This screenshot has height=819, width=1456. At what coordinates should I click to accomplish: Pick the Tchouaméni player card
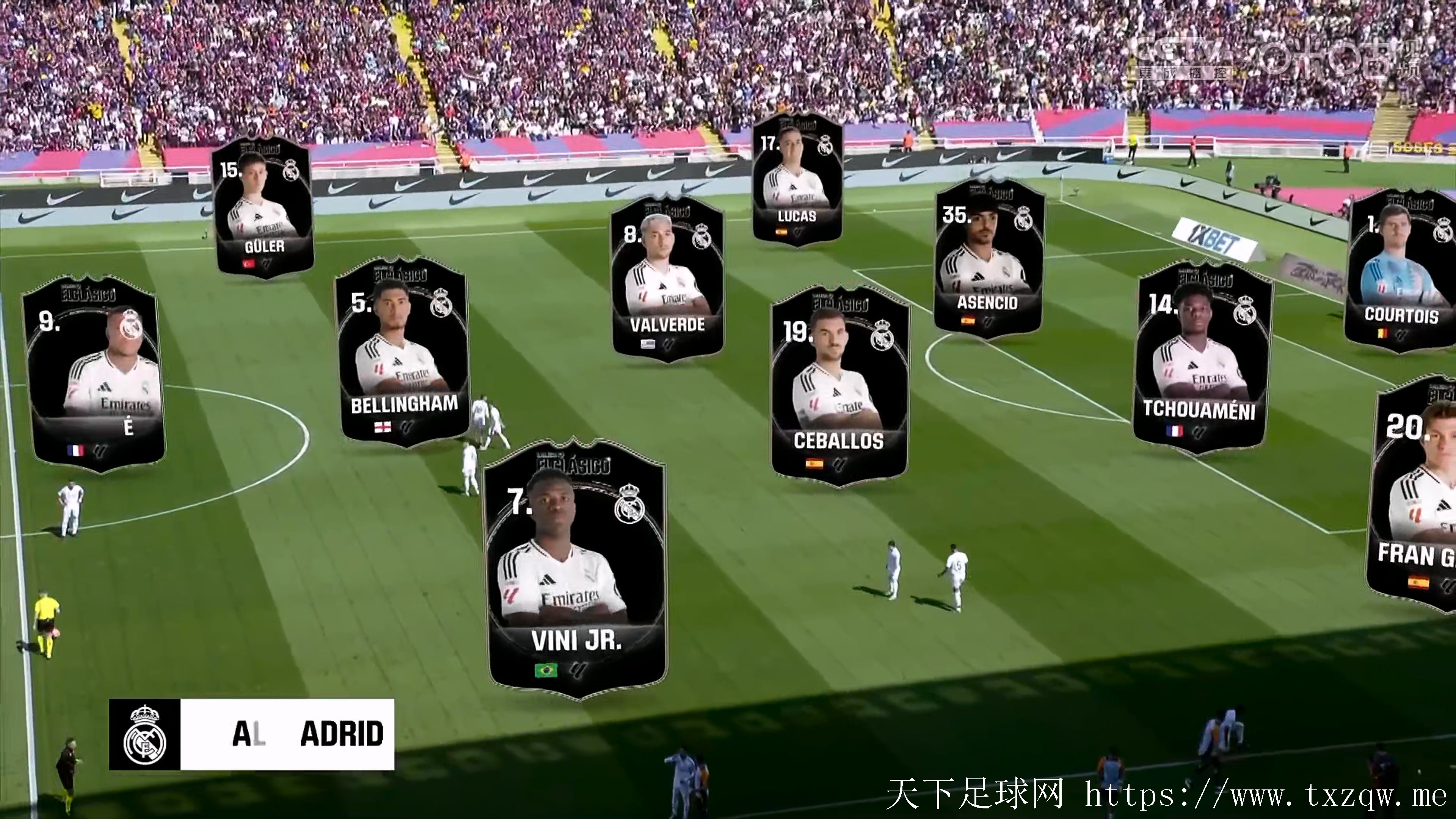[1201, 359]
